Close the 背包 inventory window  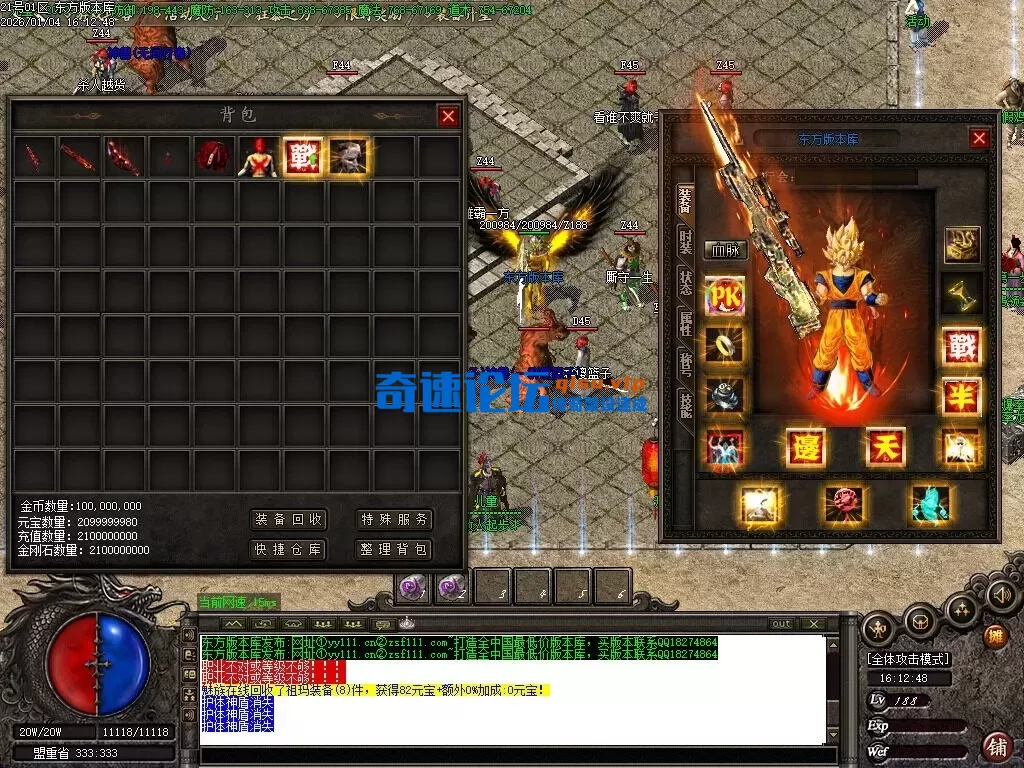pyautogui.click(x=448, y=116)
